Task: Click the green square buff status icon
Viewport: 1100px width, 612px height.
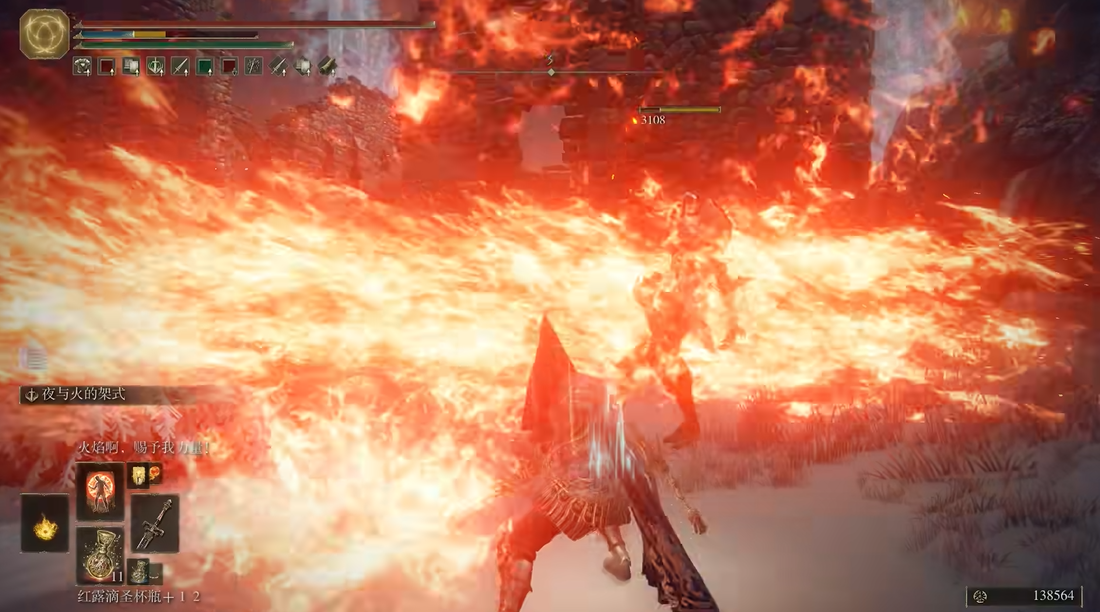Action: tap(204, 67)
